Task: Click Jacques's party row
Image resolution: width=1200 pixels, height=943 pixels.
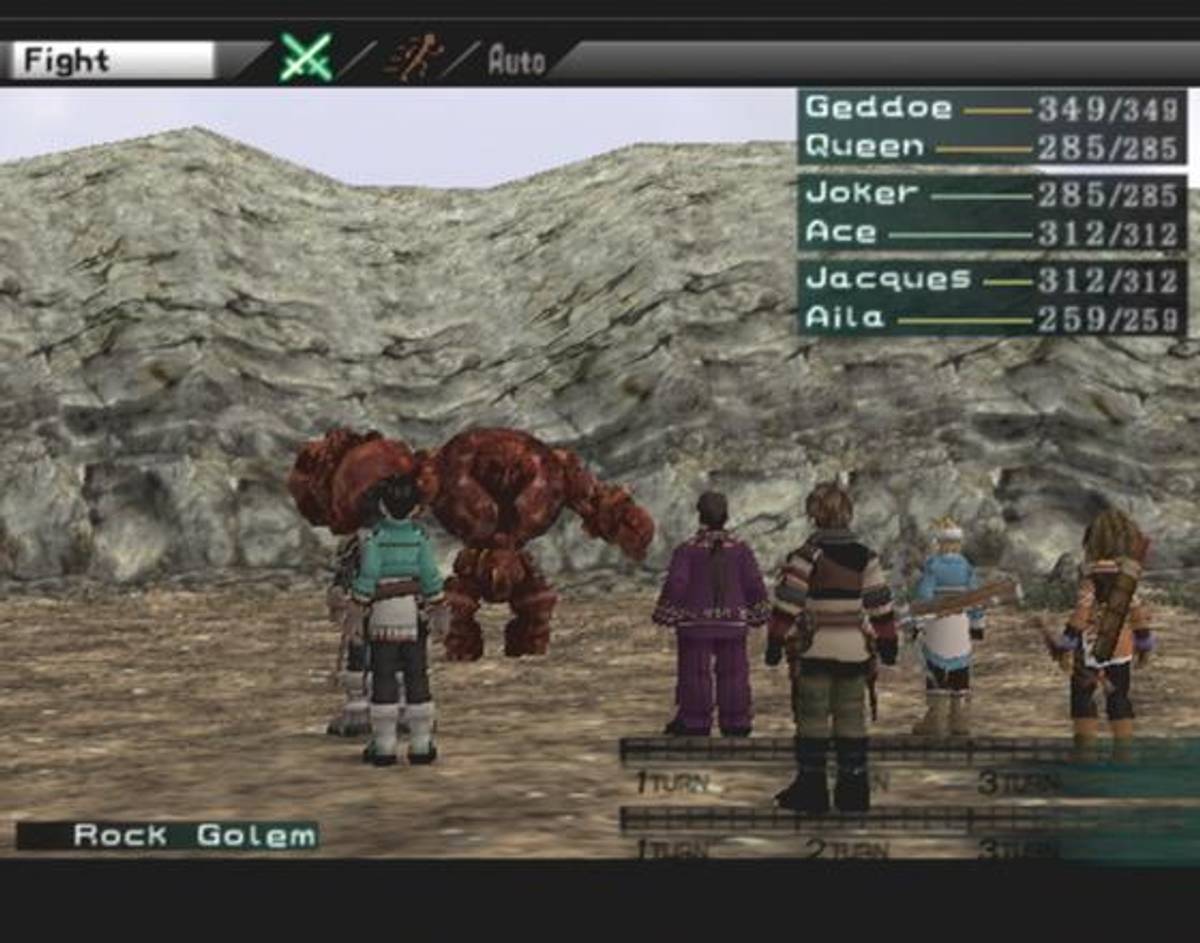Action: click(990, 279)
